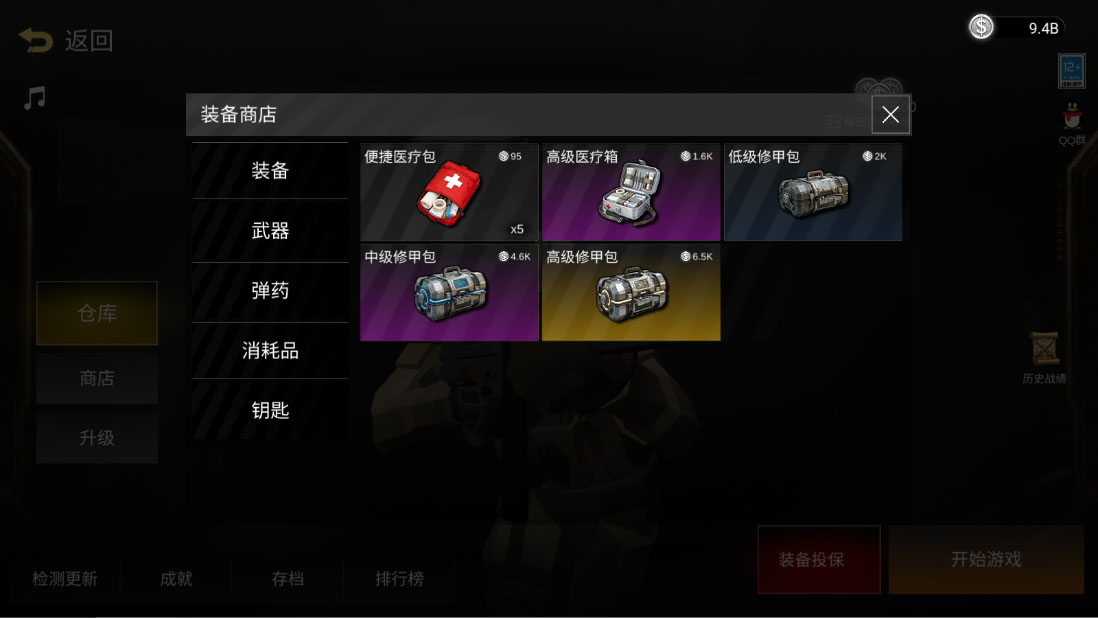This screenshot has height=618, width=1098.
Task: Open the 升级 upgrade menu
Action: pyautogui.click(x=97, y=438)
